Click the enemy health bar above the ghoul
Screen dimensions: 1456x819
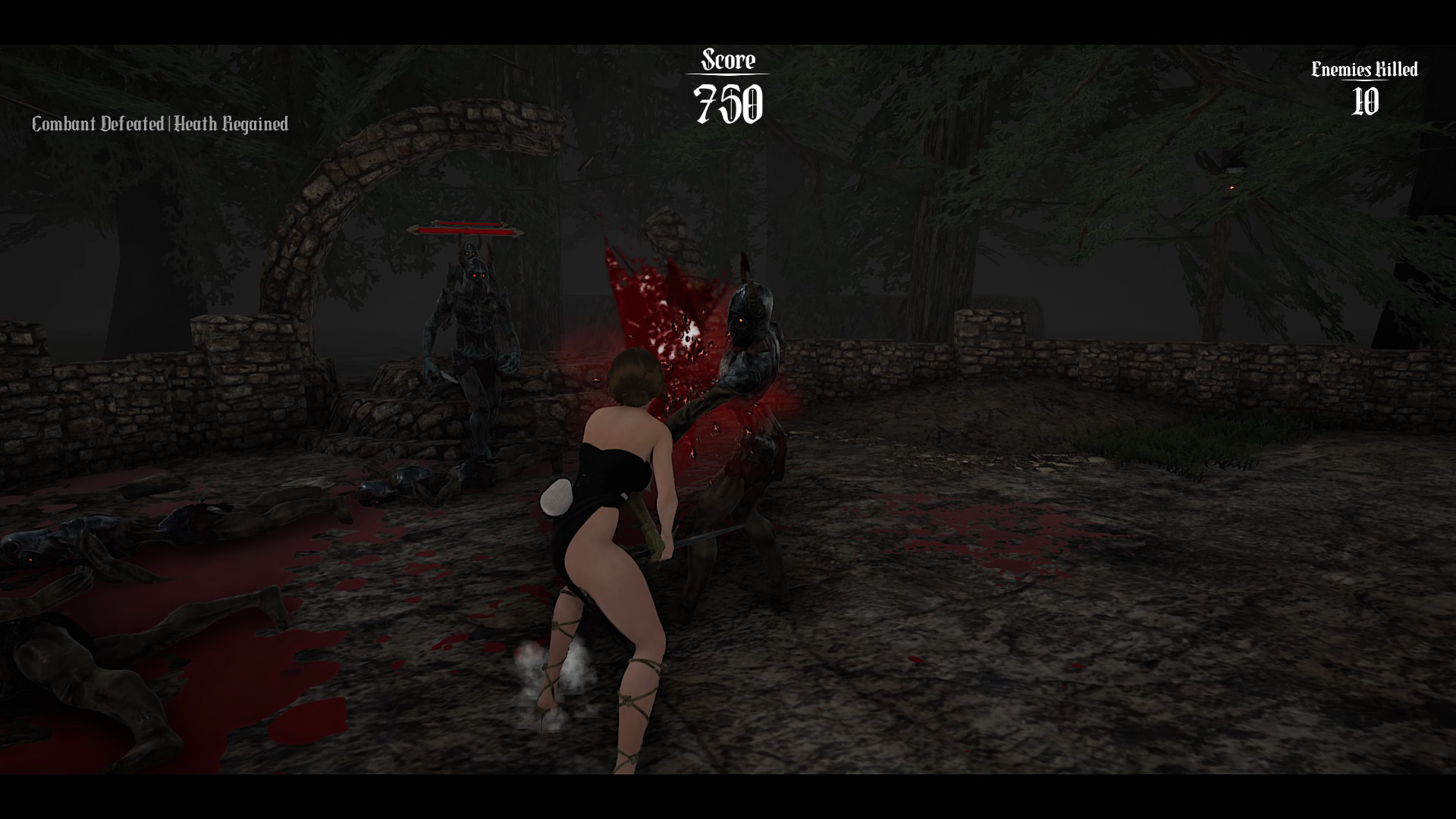pos(466,229)
